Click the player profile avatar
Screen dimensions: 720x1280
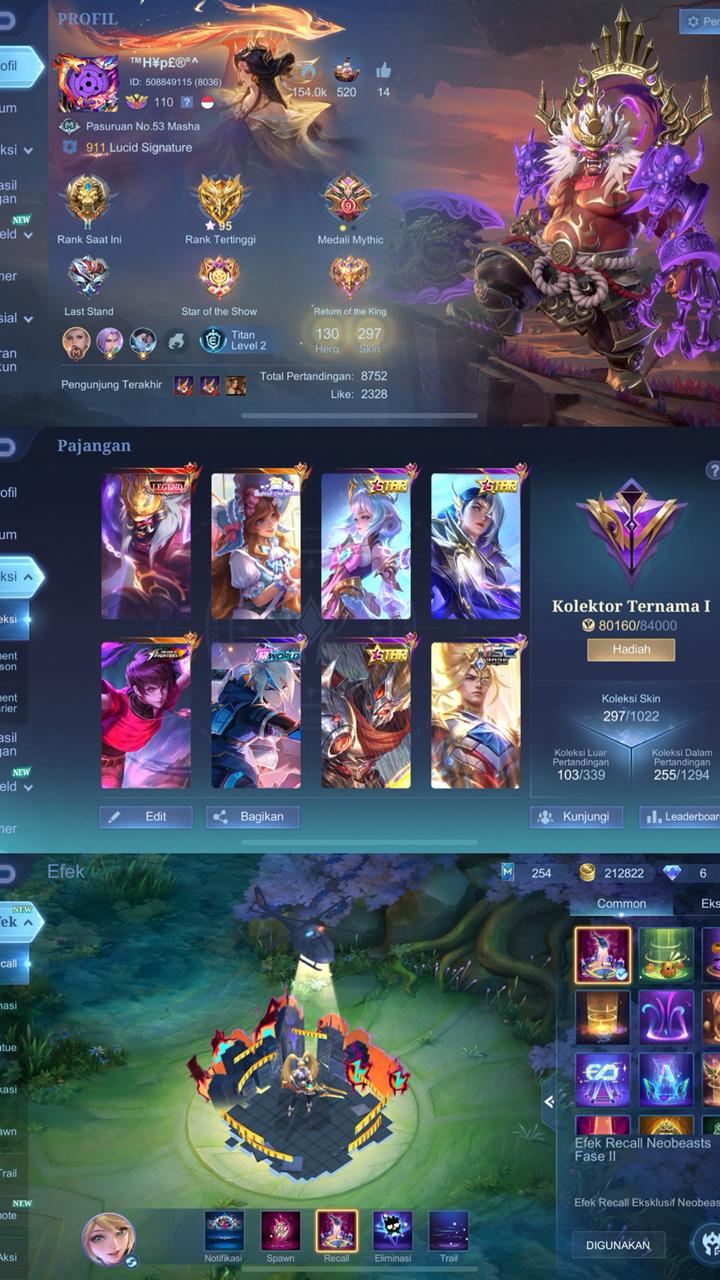click(87, 83)
